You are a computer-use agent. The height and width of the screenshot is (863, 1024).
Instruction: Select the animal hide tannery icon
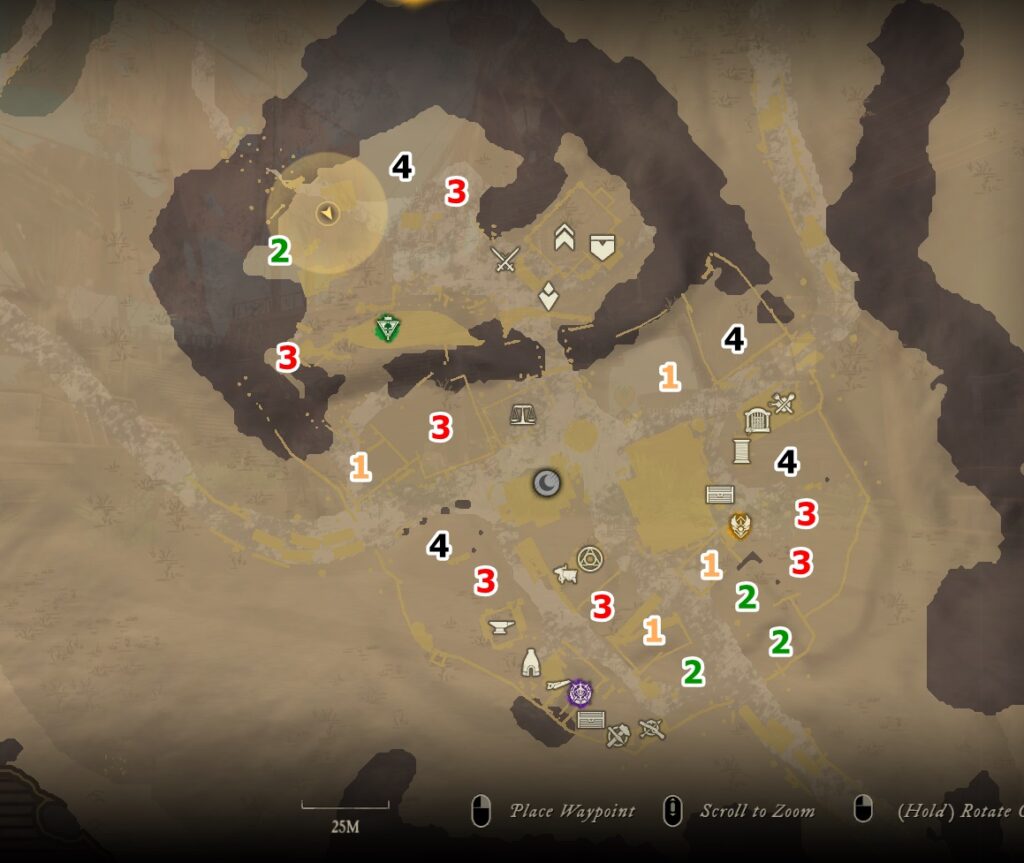point(566,575)
